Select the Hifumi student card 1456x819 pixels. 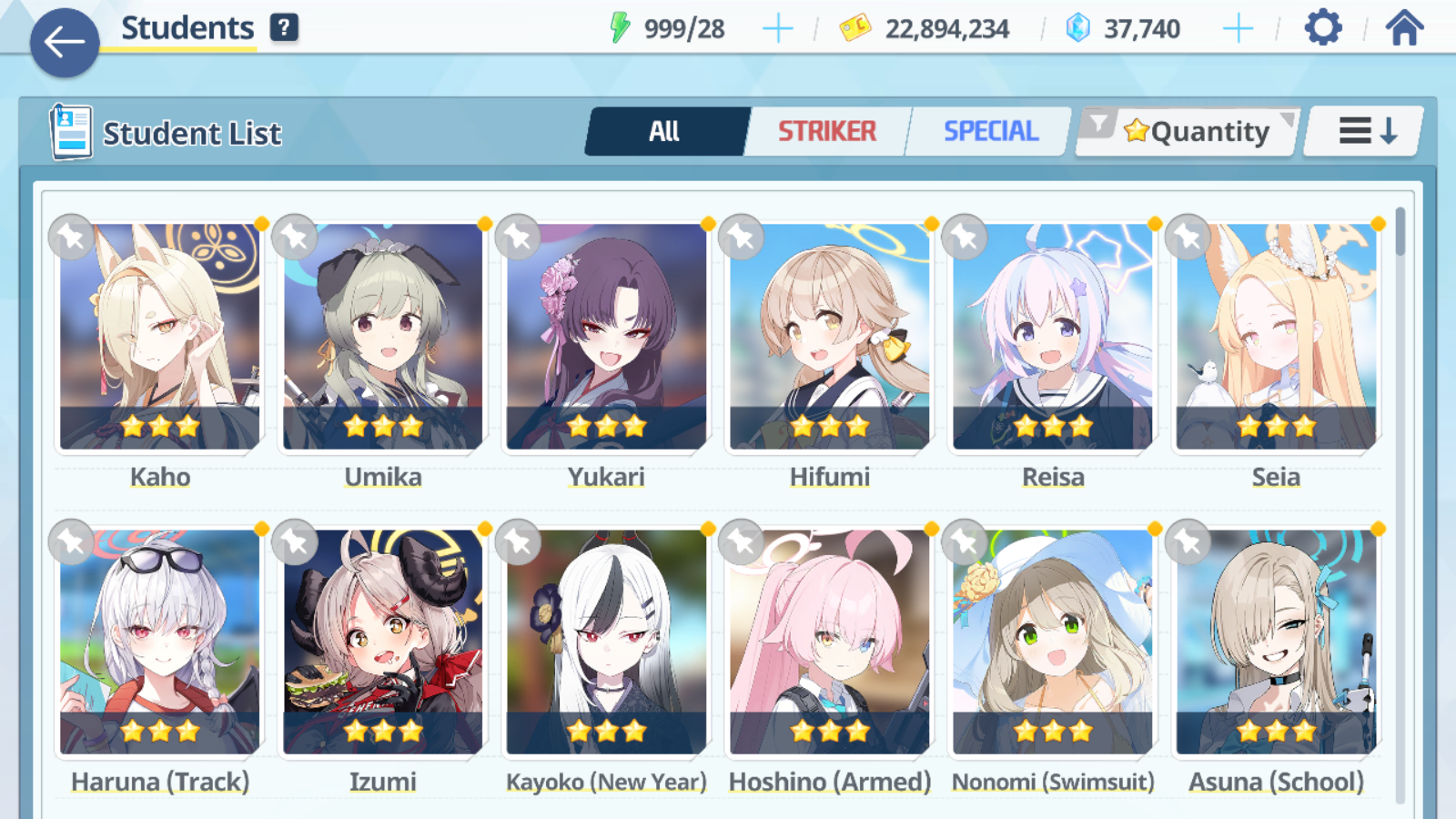tap(830, 337)
